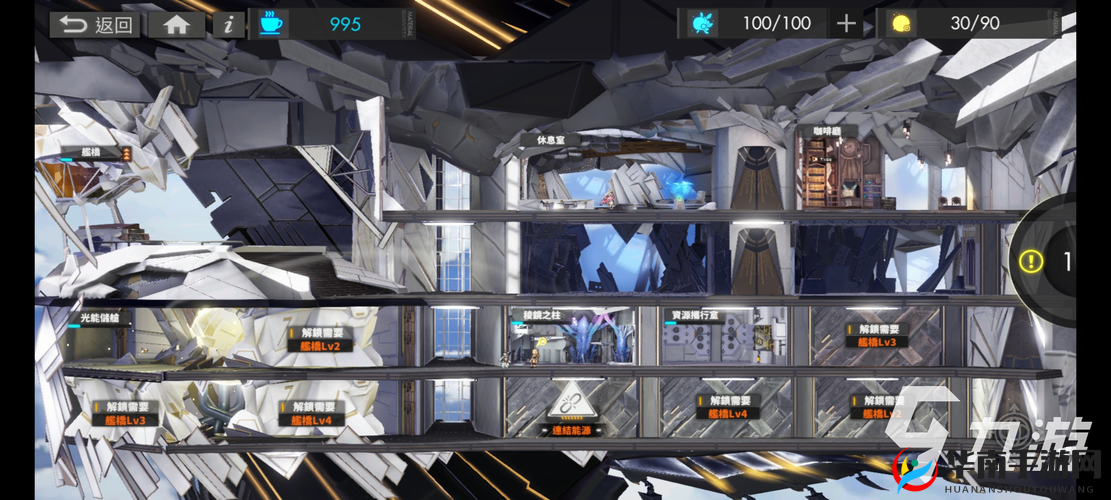Go back with the 返回 button
The image size is (1111, 500).
coord(96,25)
